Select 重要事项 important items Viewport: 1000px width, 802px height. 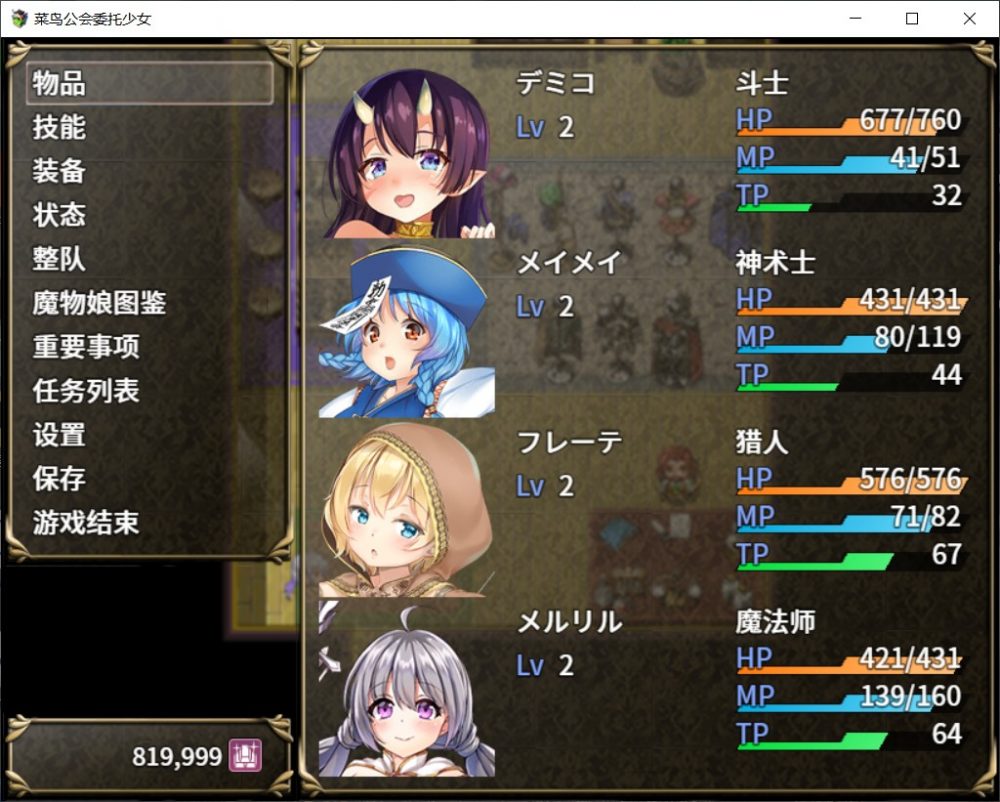(150, 347)
